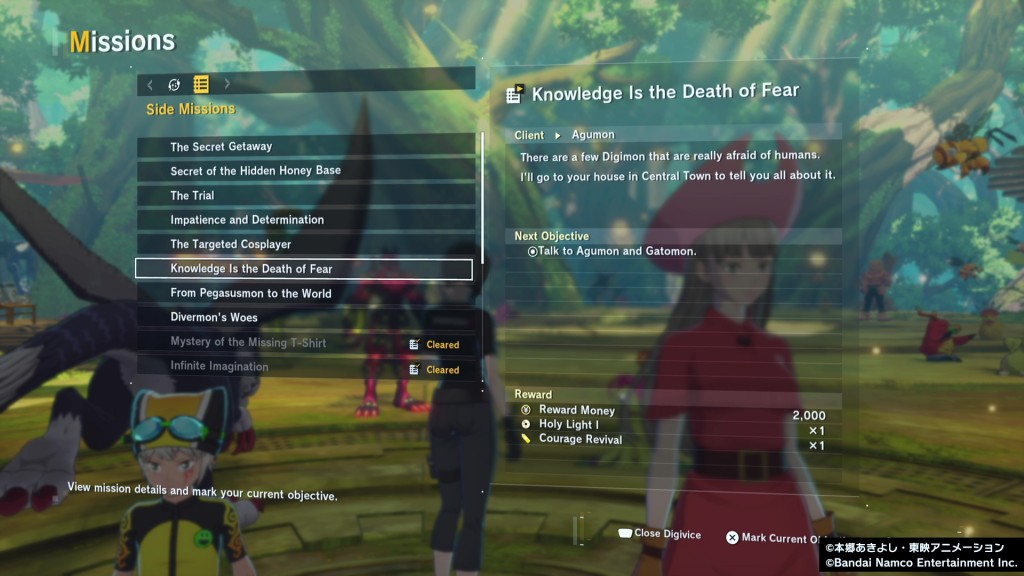Select Impatience and Determination mission
The width and height of the screenshot is (1024, 576).
tap(305, 220)
